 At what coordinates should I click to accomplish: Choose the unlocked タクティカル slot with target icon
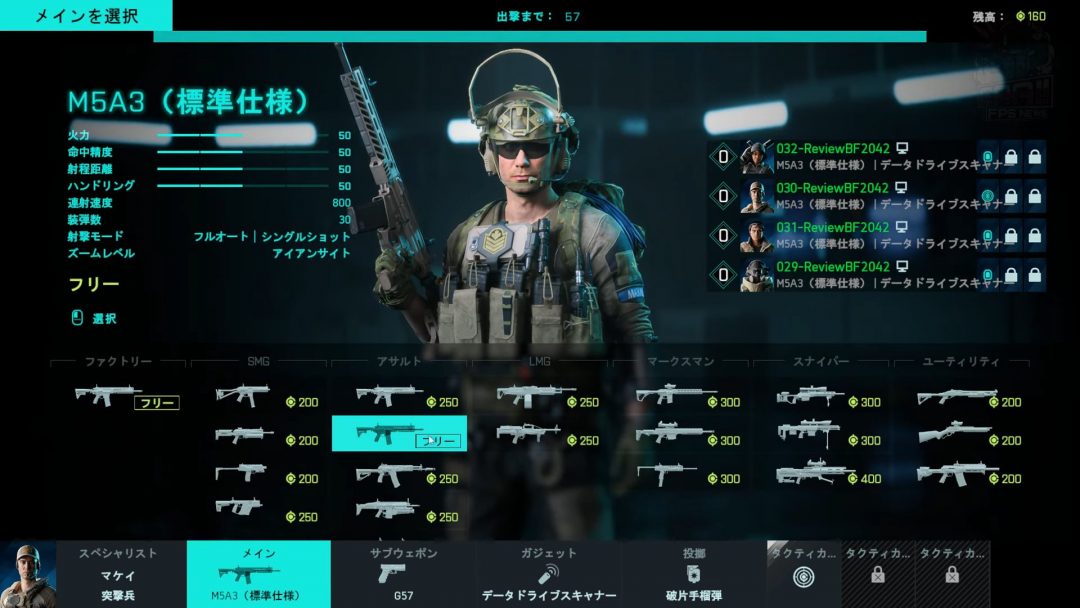[x=802, y=574]
